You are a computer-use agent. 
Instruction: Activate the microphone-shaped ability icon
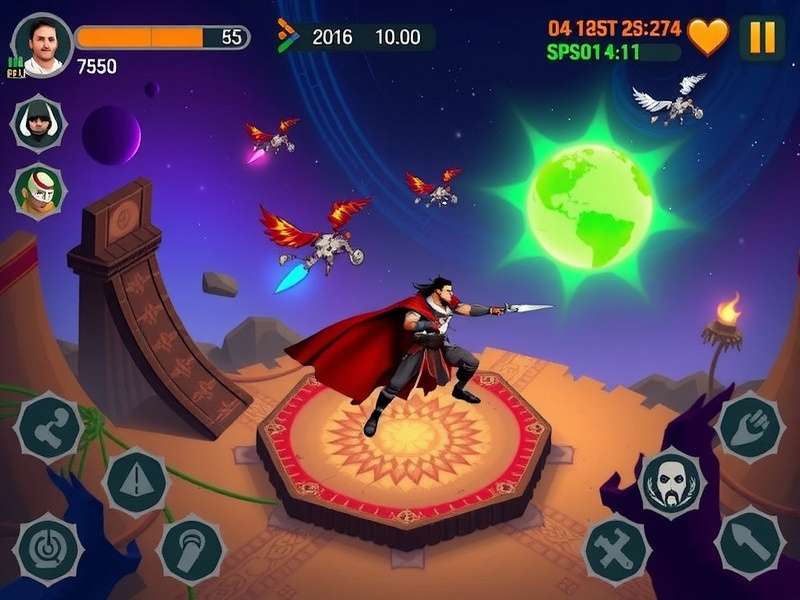click(x=191, y=549)
